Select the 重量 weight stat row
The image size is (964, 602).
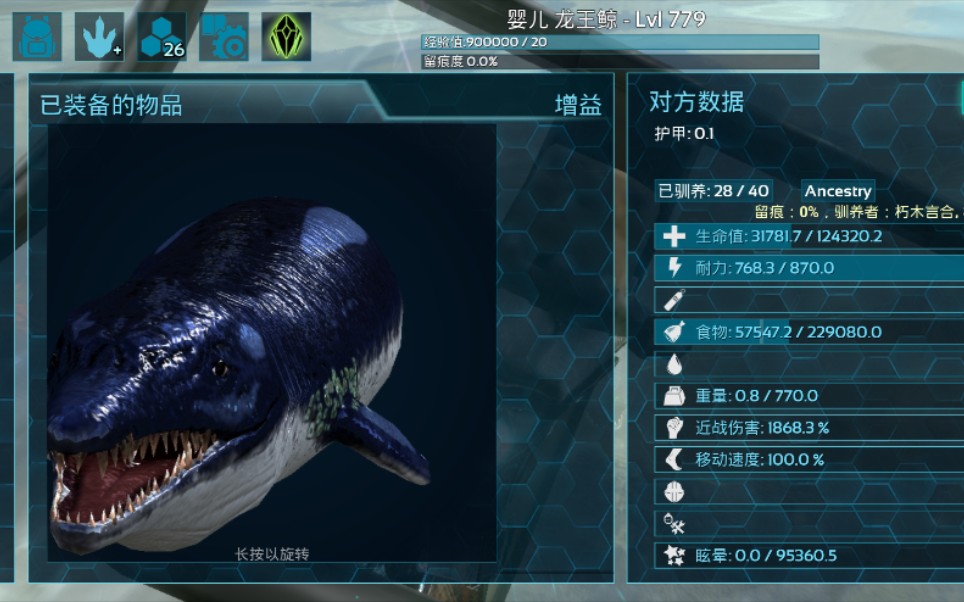[809, 396]
